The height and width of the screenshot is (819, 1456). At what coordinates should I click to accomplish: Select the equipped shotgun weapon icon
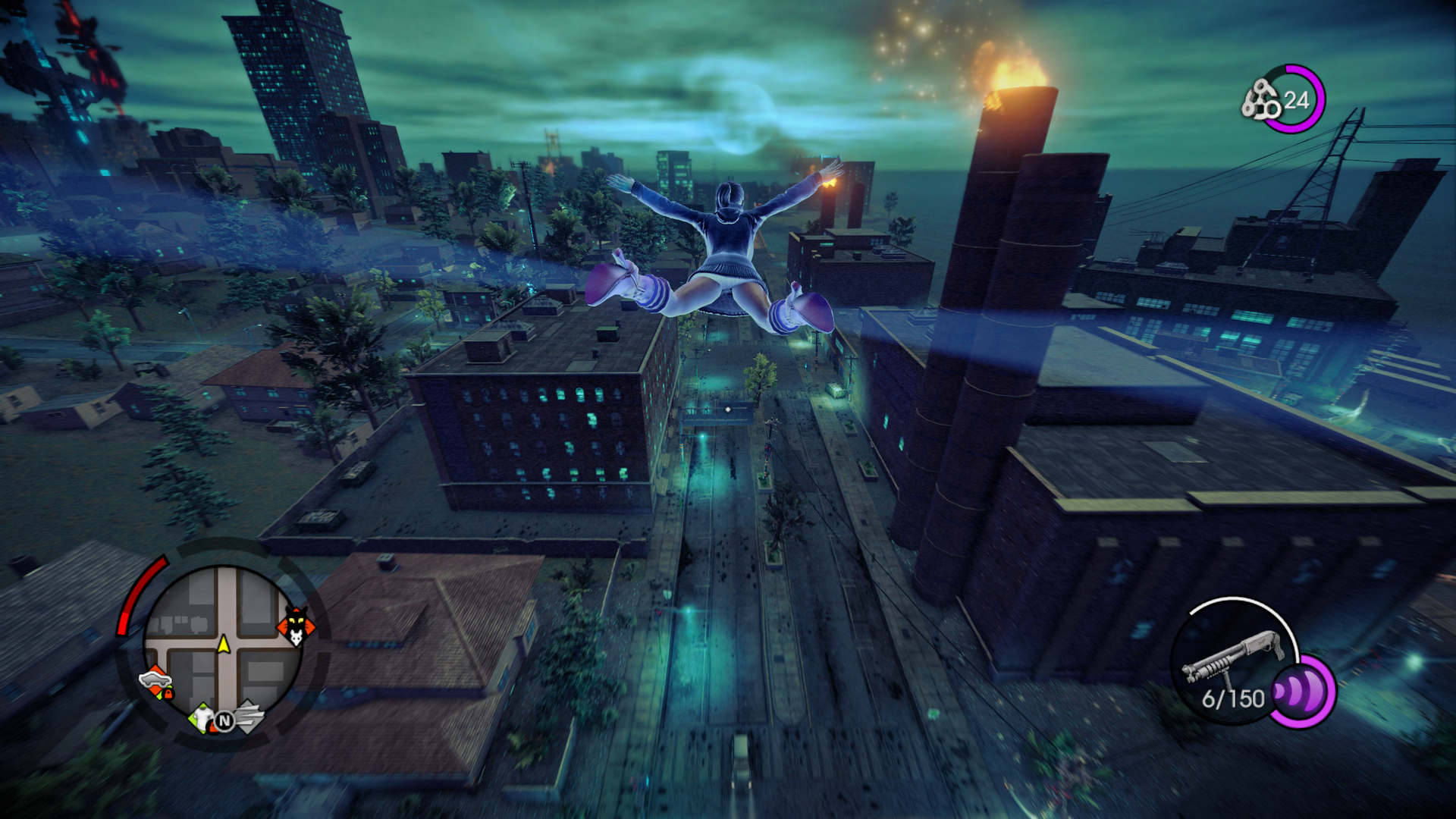1231,656
